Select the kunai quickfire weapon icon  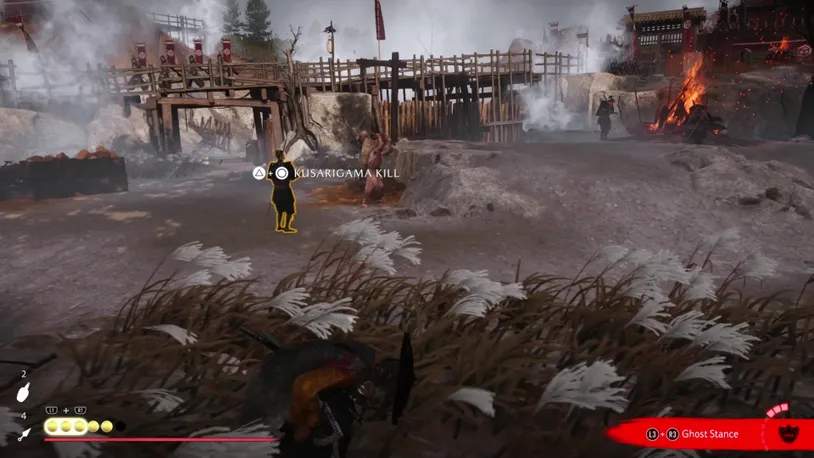[x=24, y=433]
